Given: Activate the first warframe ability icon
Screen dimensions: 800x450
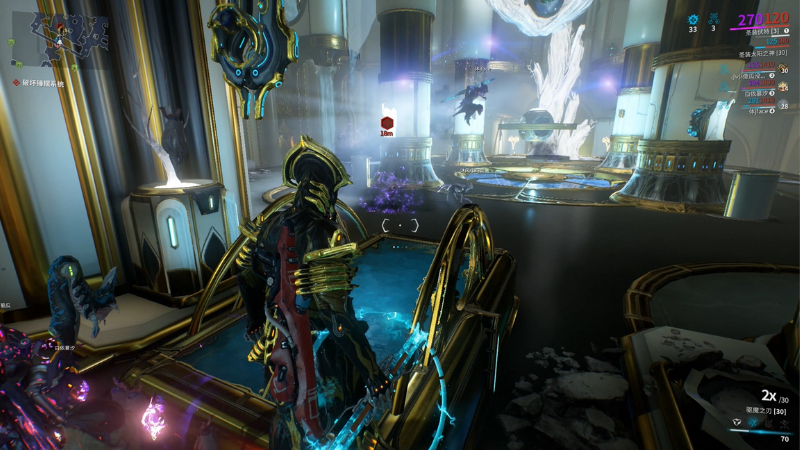Looking at the screenshot, I should (735, 423).
